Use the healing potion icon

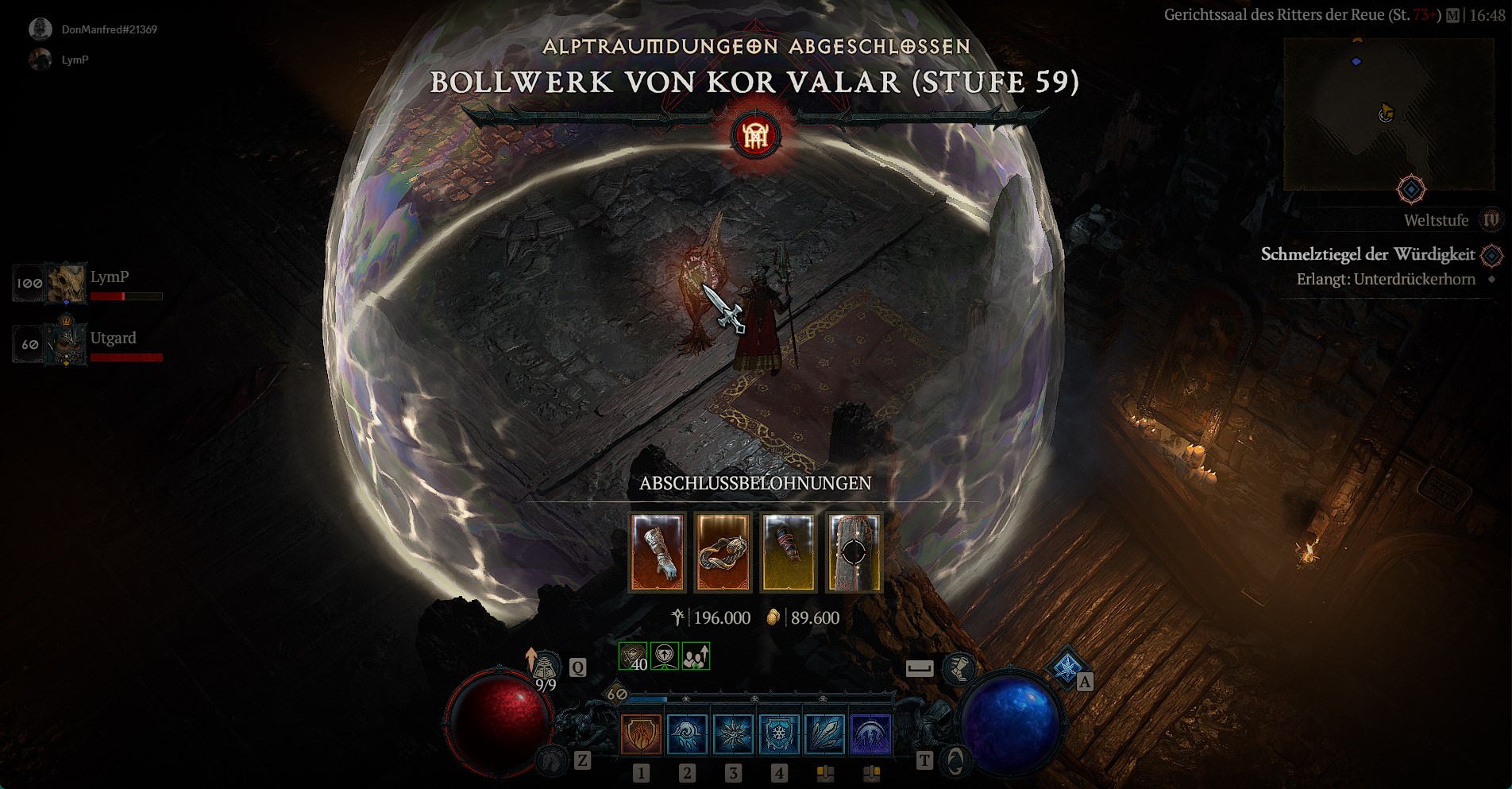pos(546,667)
